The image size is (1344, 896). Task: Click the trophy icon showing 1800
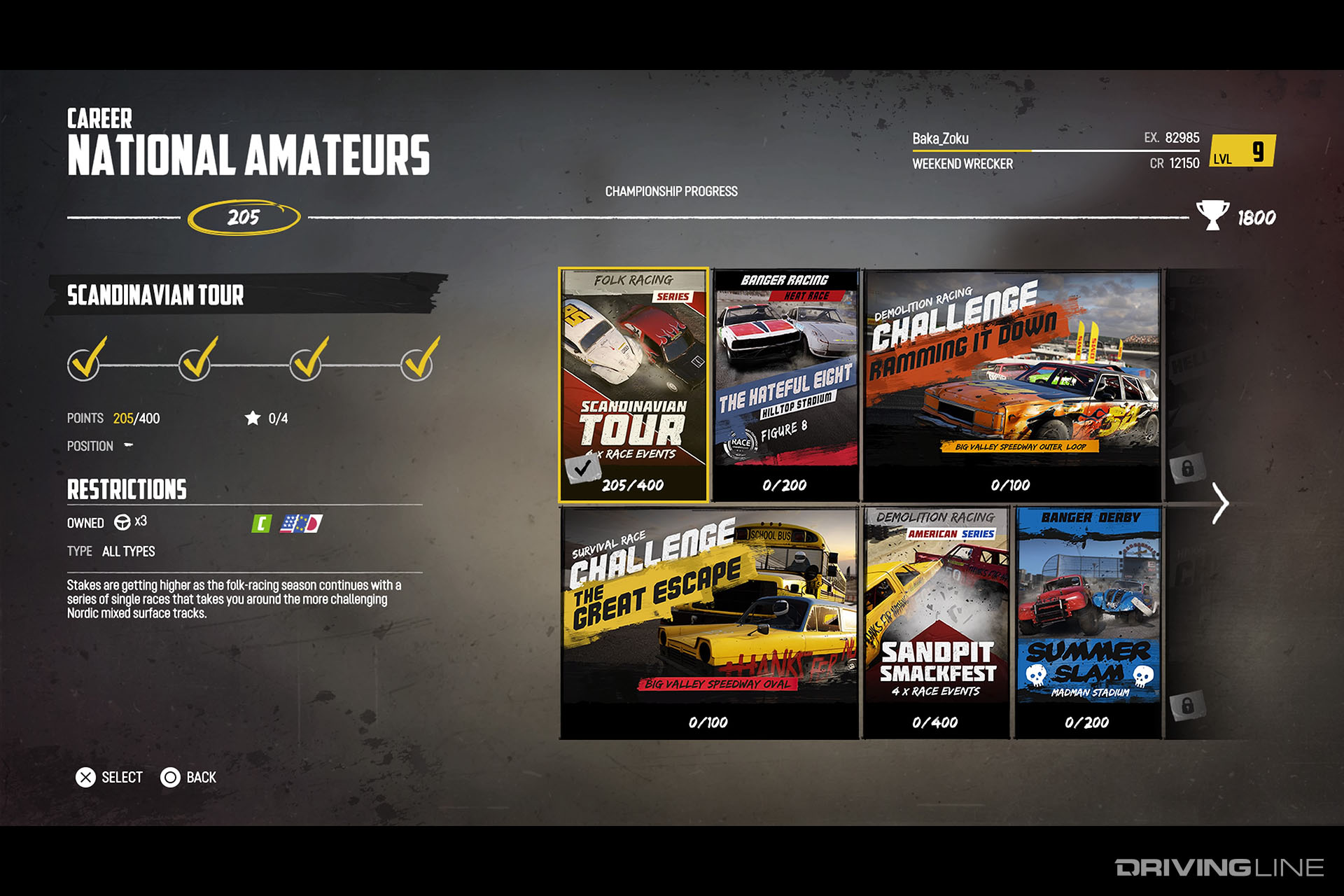tap(1213, 212)
